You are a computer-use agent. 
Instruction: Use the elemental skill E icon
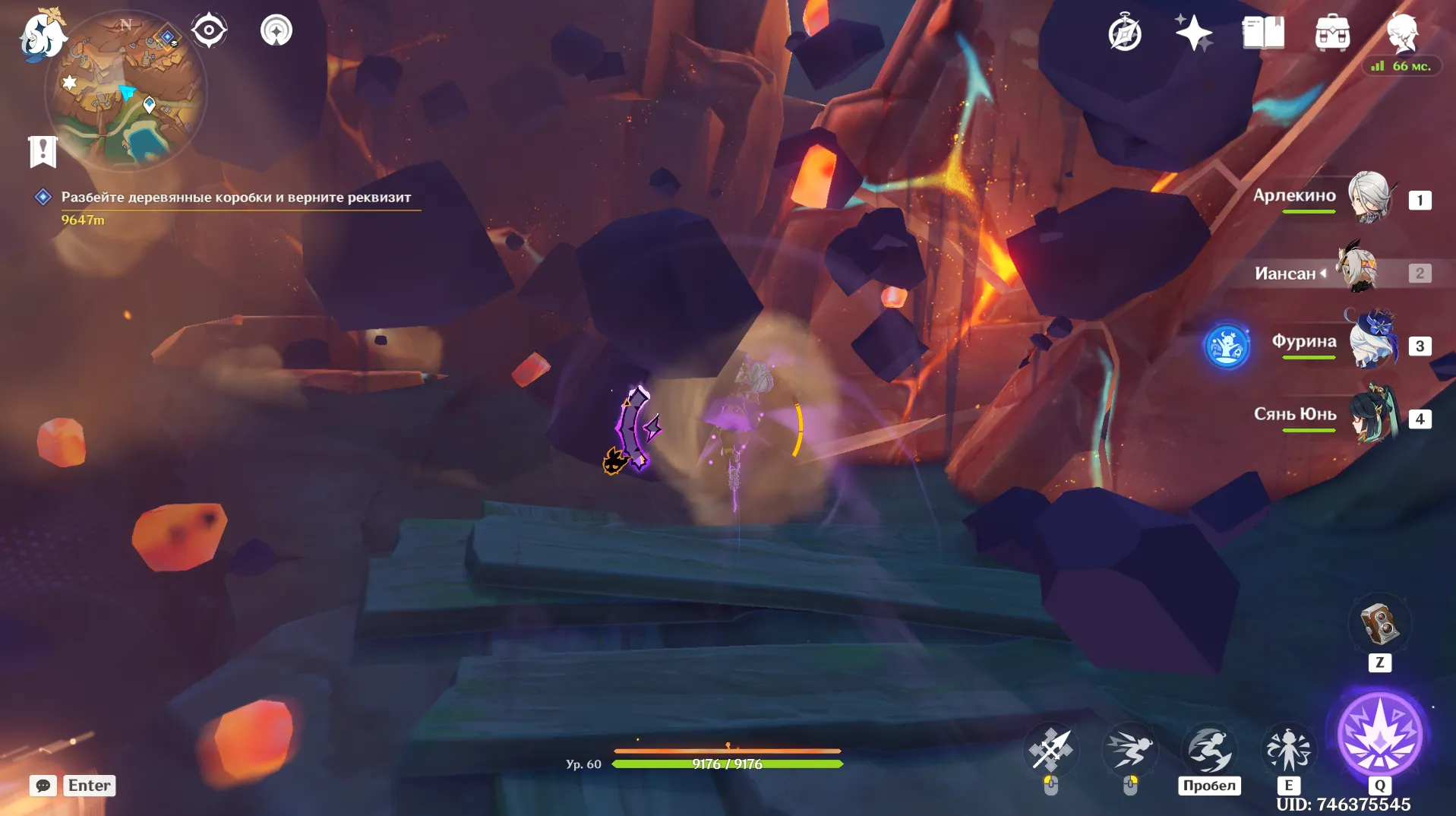tap(1289, 749)
